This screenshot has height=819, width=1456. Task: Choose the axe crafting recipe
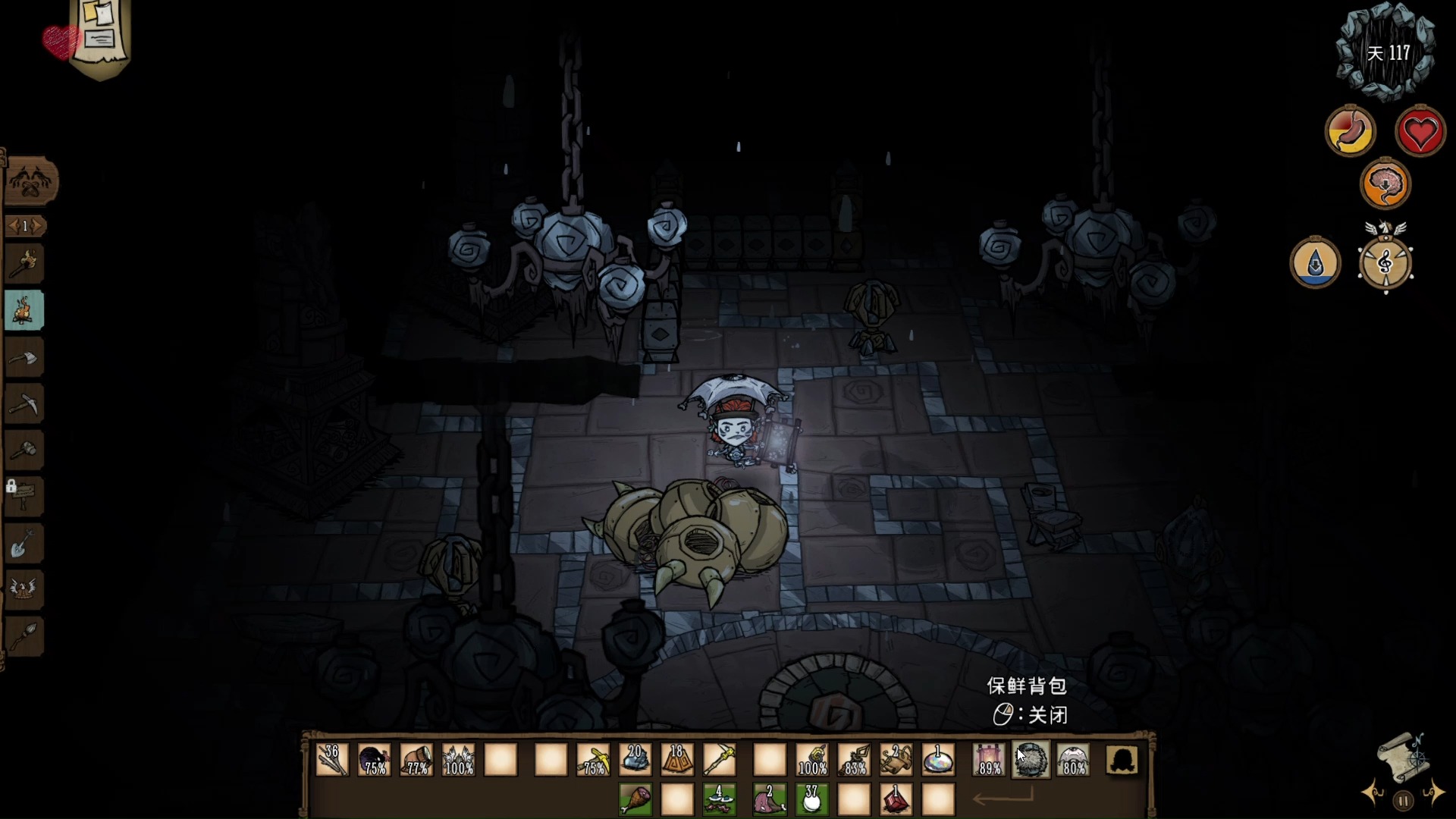click(24, 357)
